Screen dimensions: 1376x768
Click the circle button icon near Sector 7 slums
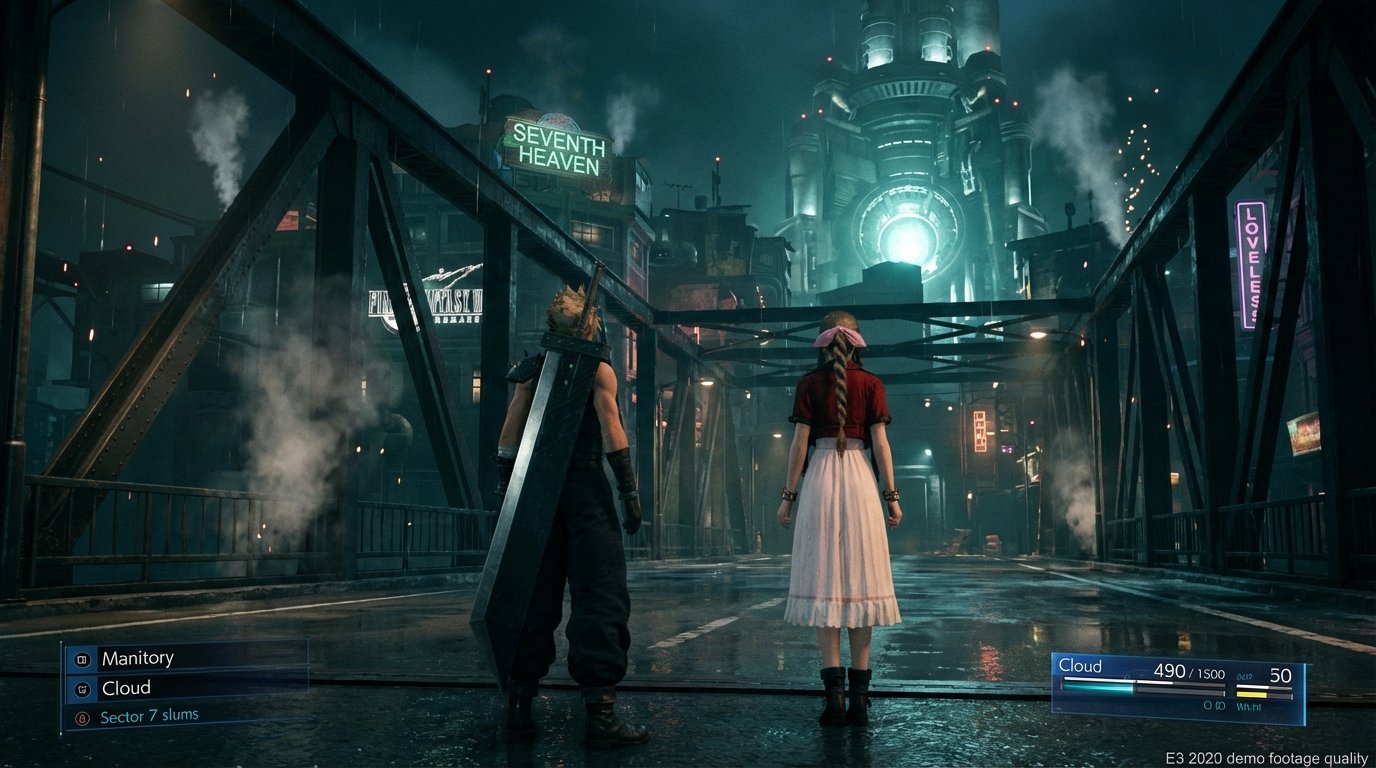click(85, 716)
